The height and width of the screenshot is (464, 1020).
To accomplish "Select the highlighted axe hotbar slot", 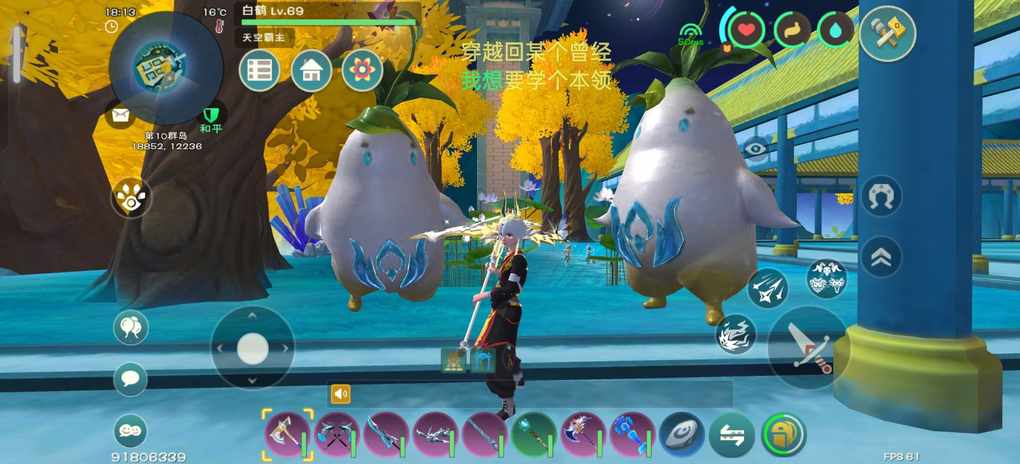I will click(288, 435).
